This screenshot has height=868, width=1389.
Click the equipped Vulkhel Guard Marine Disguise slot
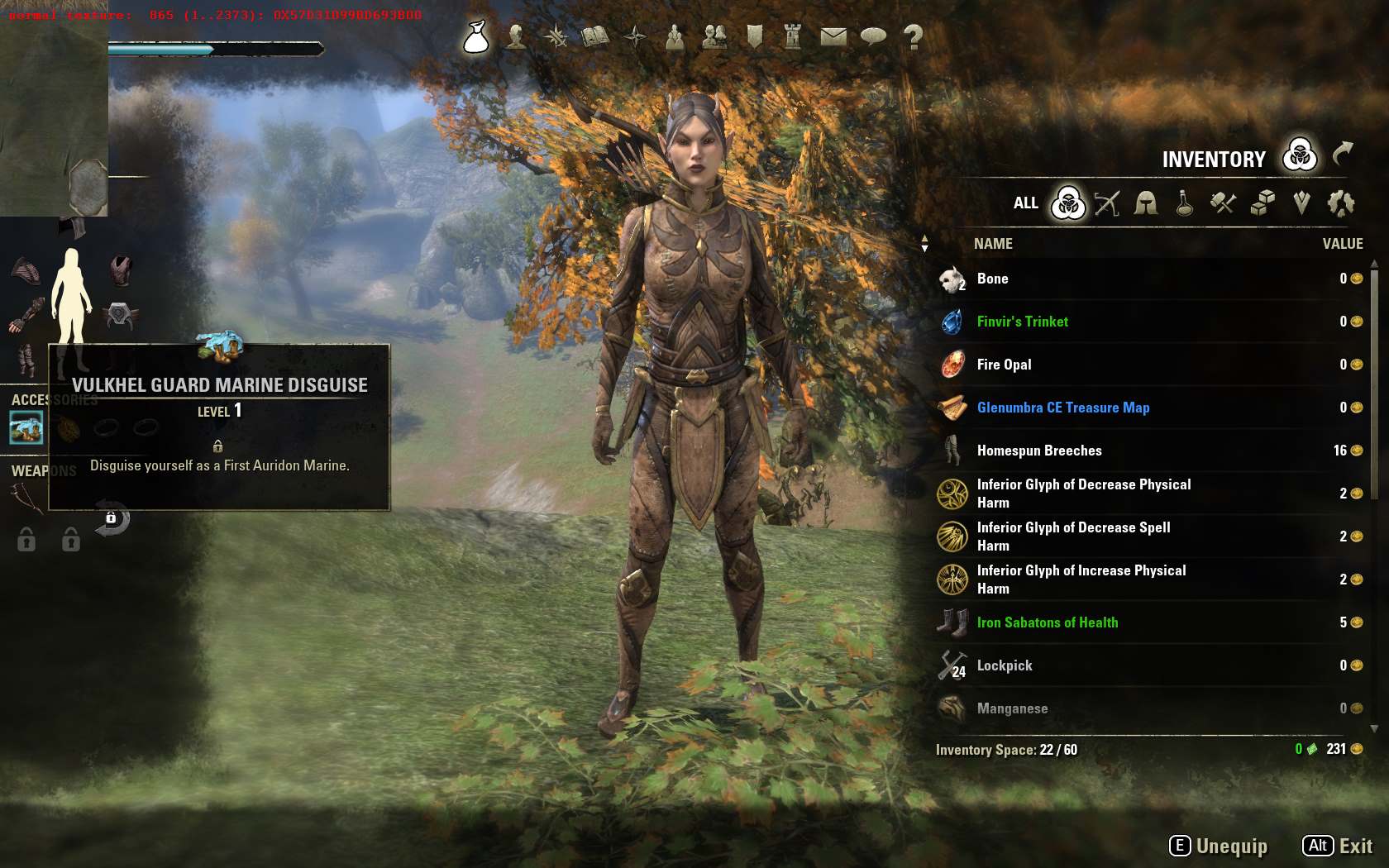coord(26,427)
